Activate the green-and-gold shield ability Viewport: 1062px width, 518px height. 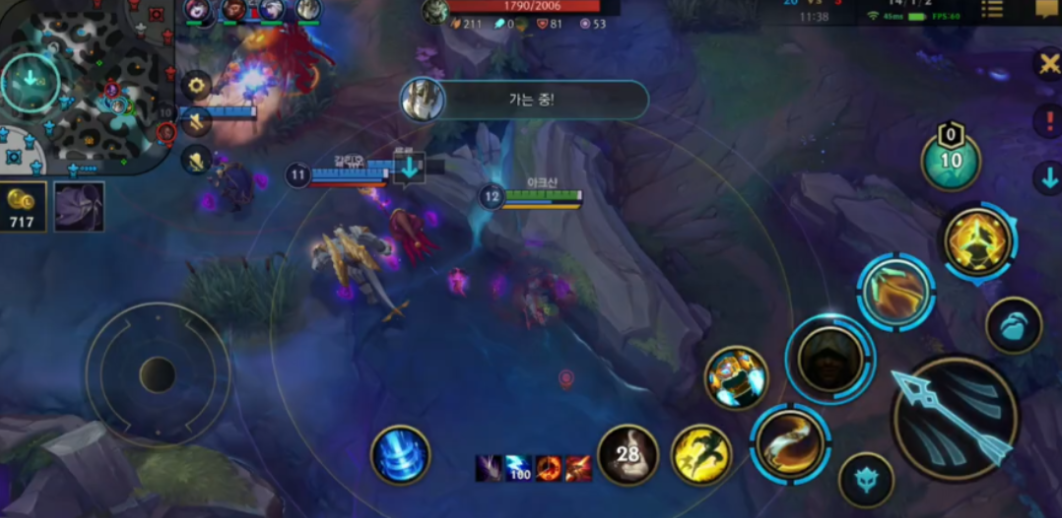(896, 292)
